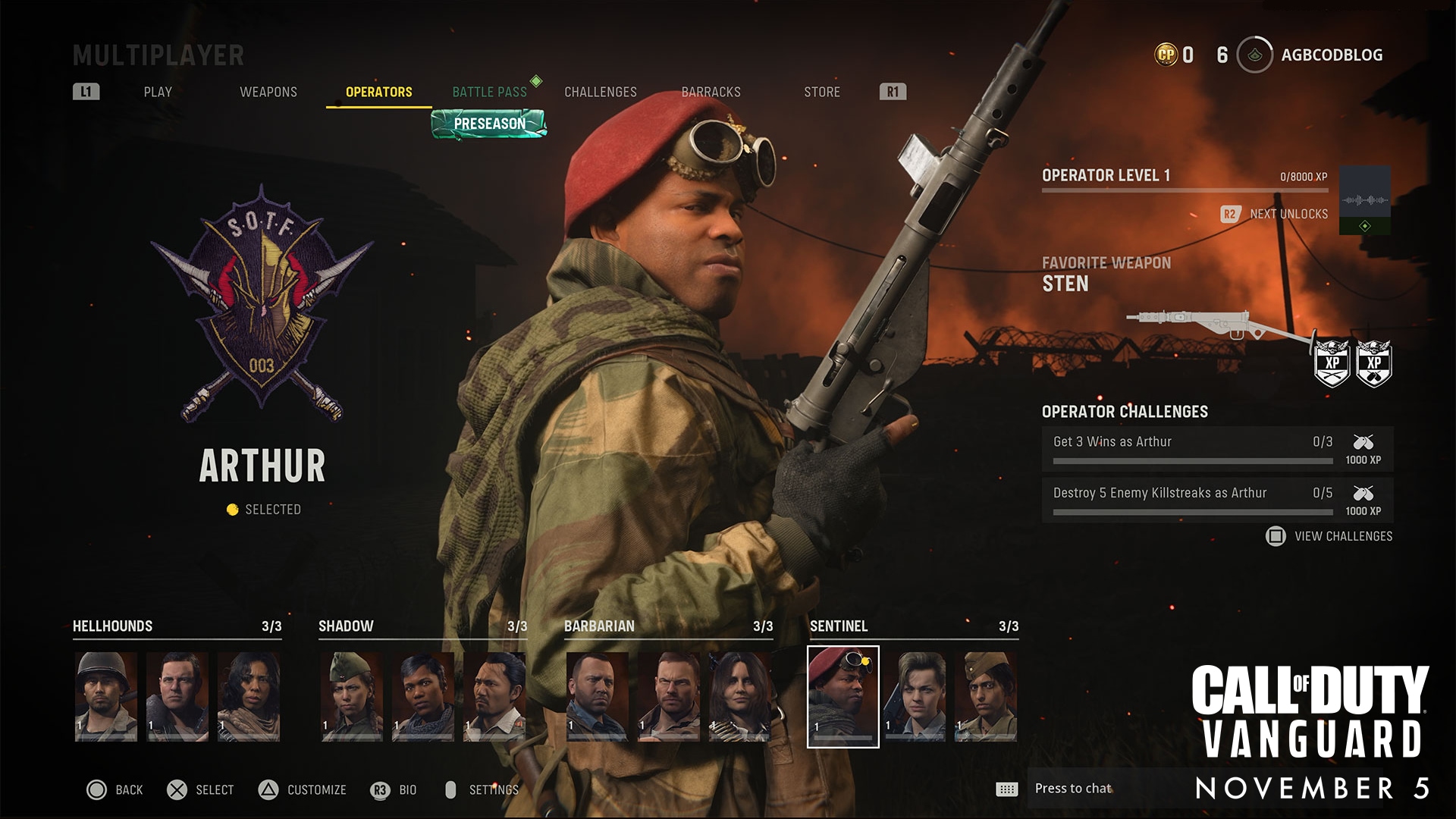1456x819 pixels.
Task: Switch to the Barracks tab
Action: (711, 92)
